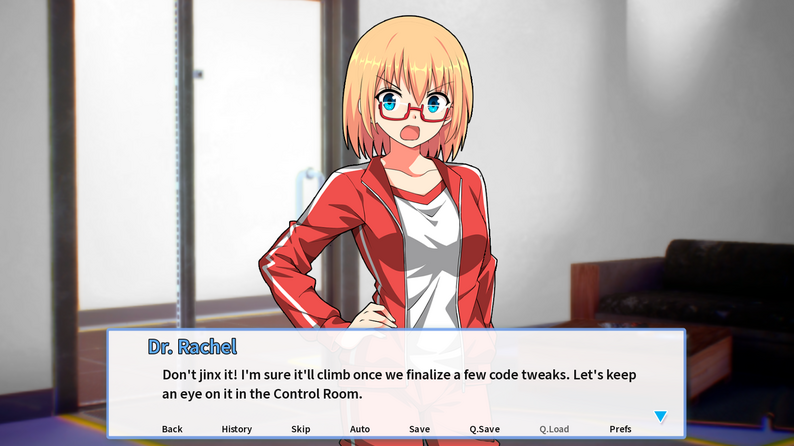Image resolution: width=794 pixels, height=446 pixels.
Task: Activate Skip to fast-forward dialogue
Action: (301, 429)
